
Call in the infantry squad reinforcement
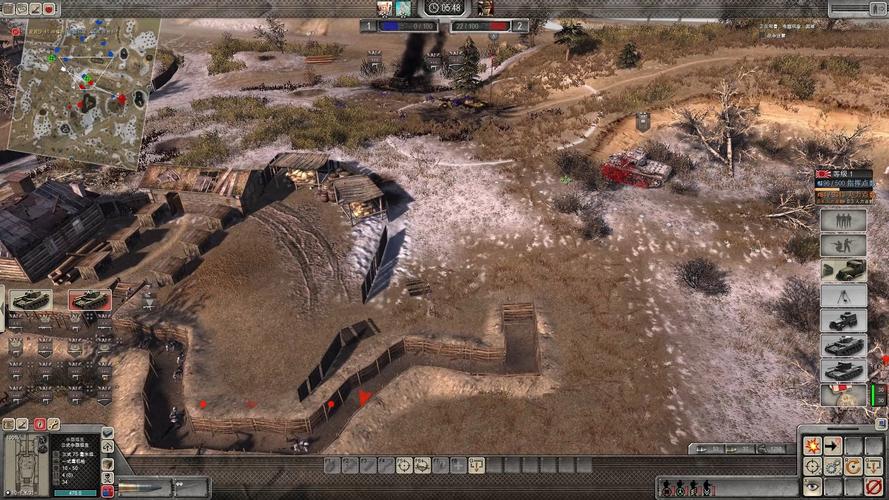(843, 221)
